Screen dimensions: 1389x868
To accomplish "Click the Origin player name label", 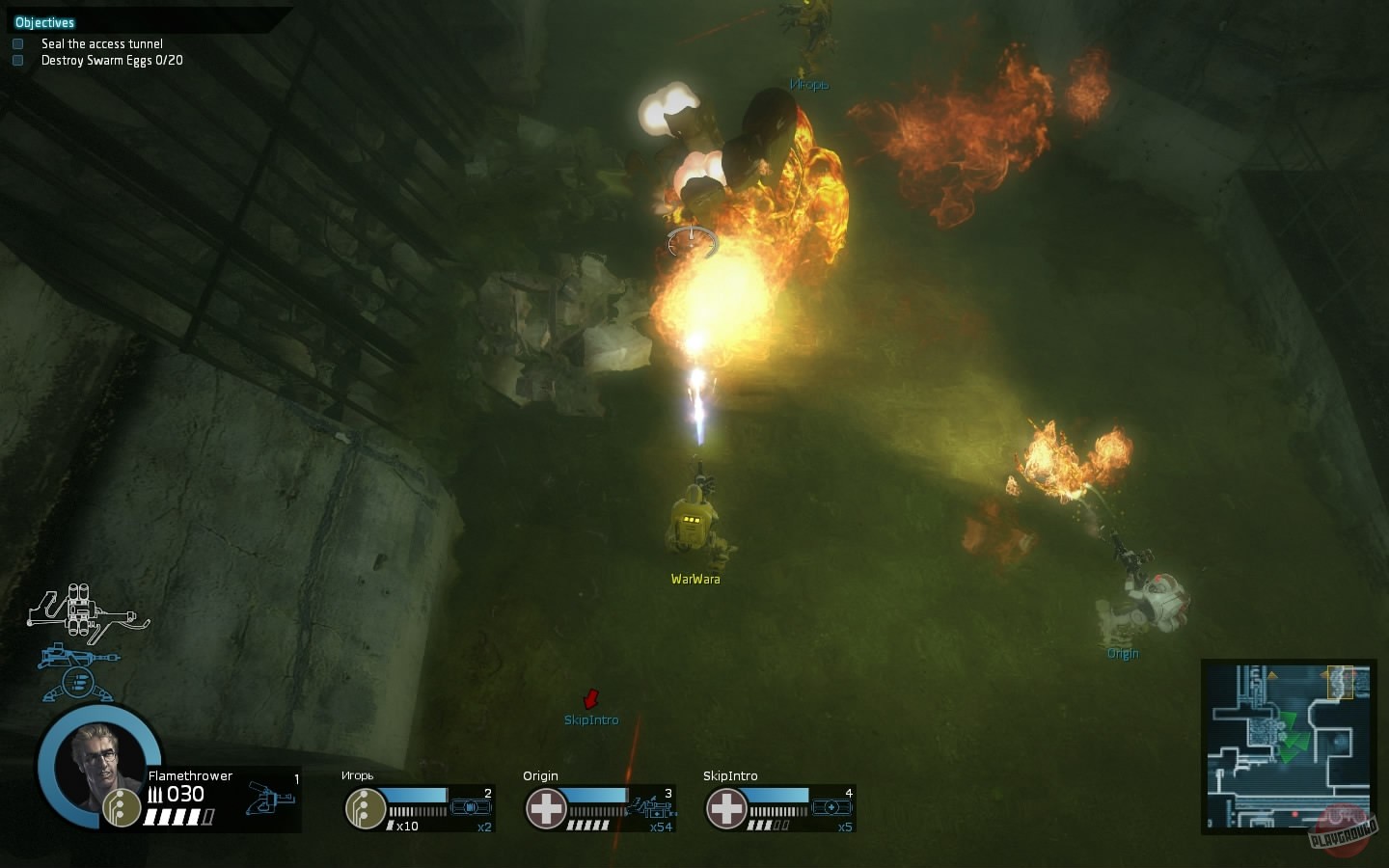I will point(1123,653).
